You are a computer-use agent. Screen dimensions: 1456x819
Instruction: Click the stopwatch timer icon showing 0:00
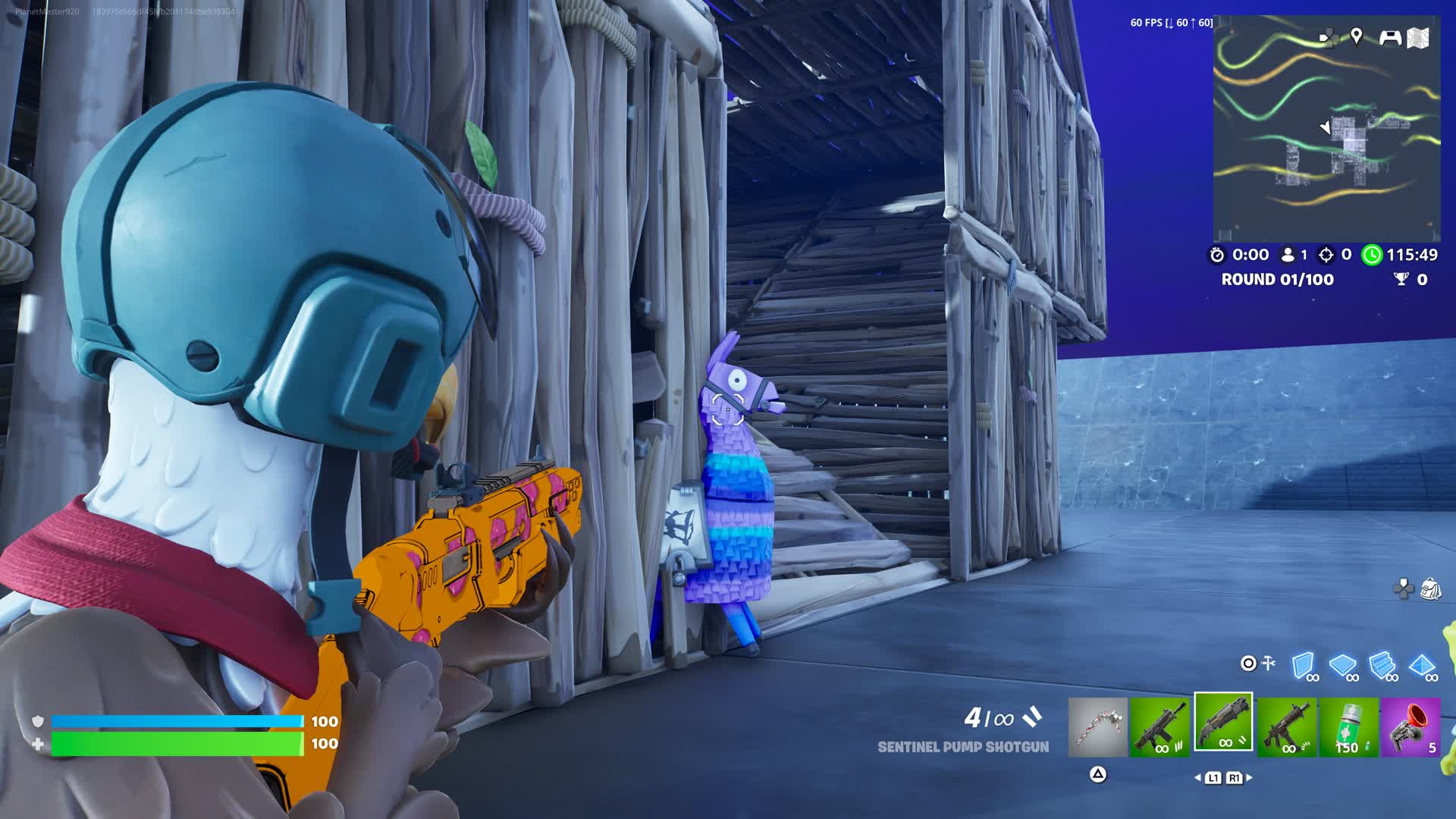tap(1217, 255)
